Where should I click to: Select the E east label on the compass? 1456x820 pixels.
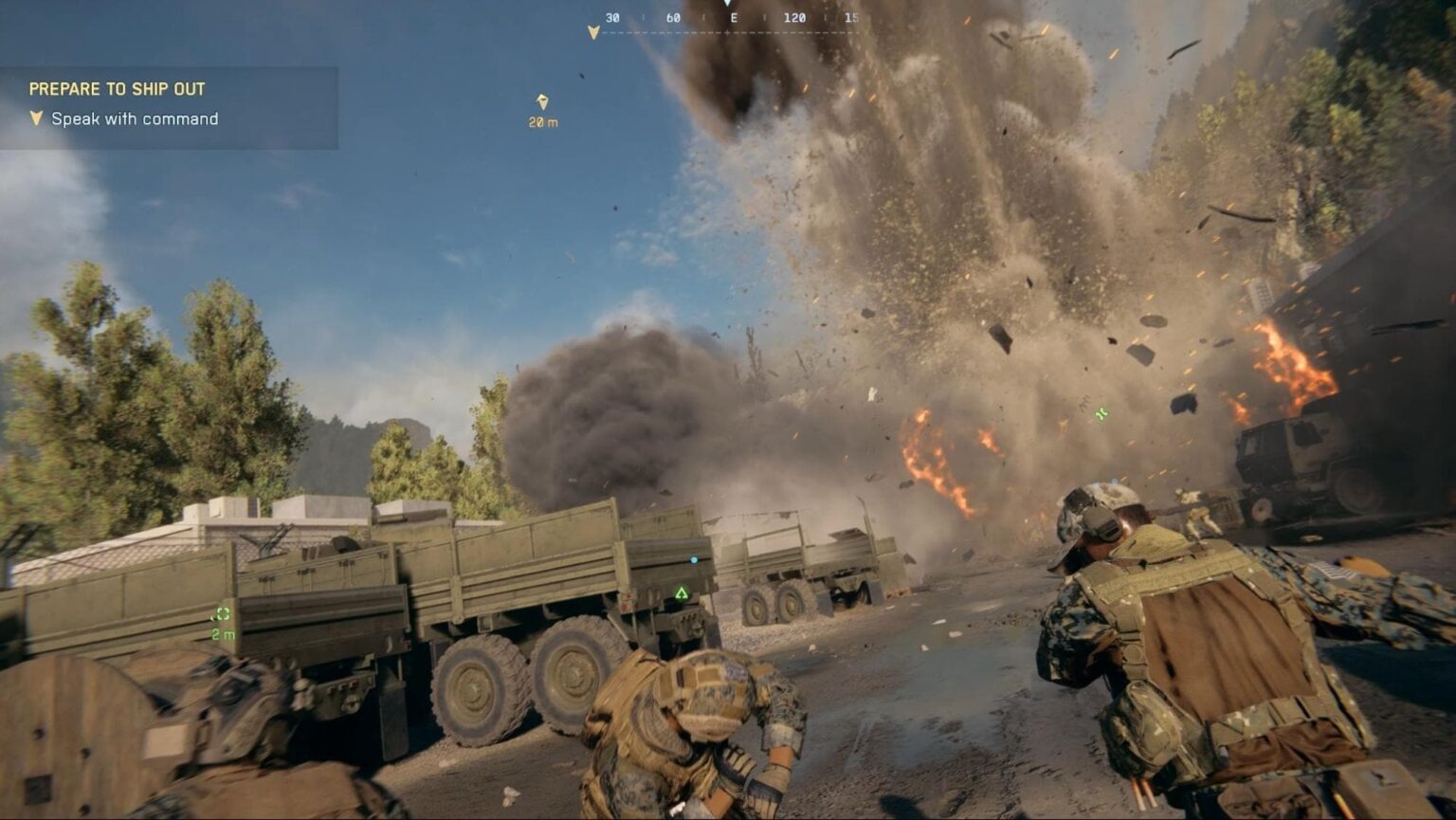(x=735, y=16)
